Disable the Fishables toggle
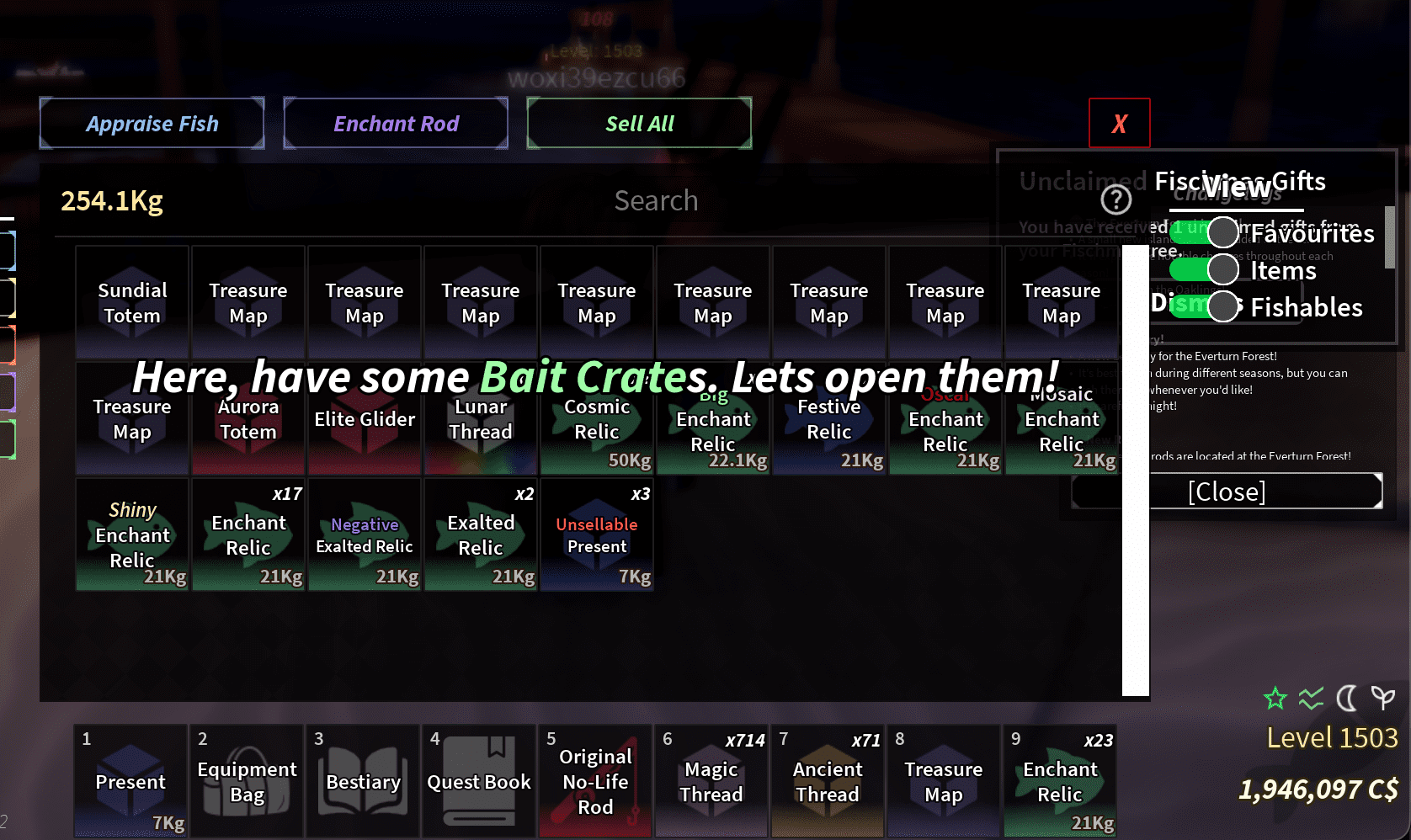 pyautogui.click(x=1204, y=306)
